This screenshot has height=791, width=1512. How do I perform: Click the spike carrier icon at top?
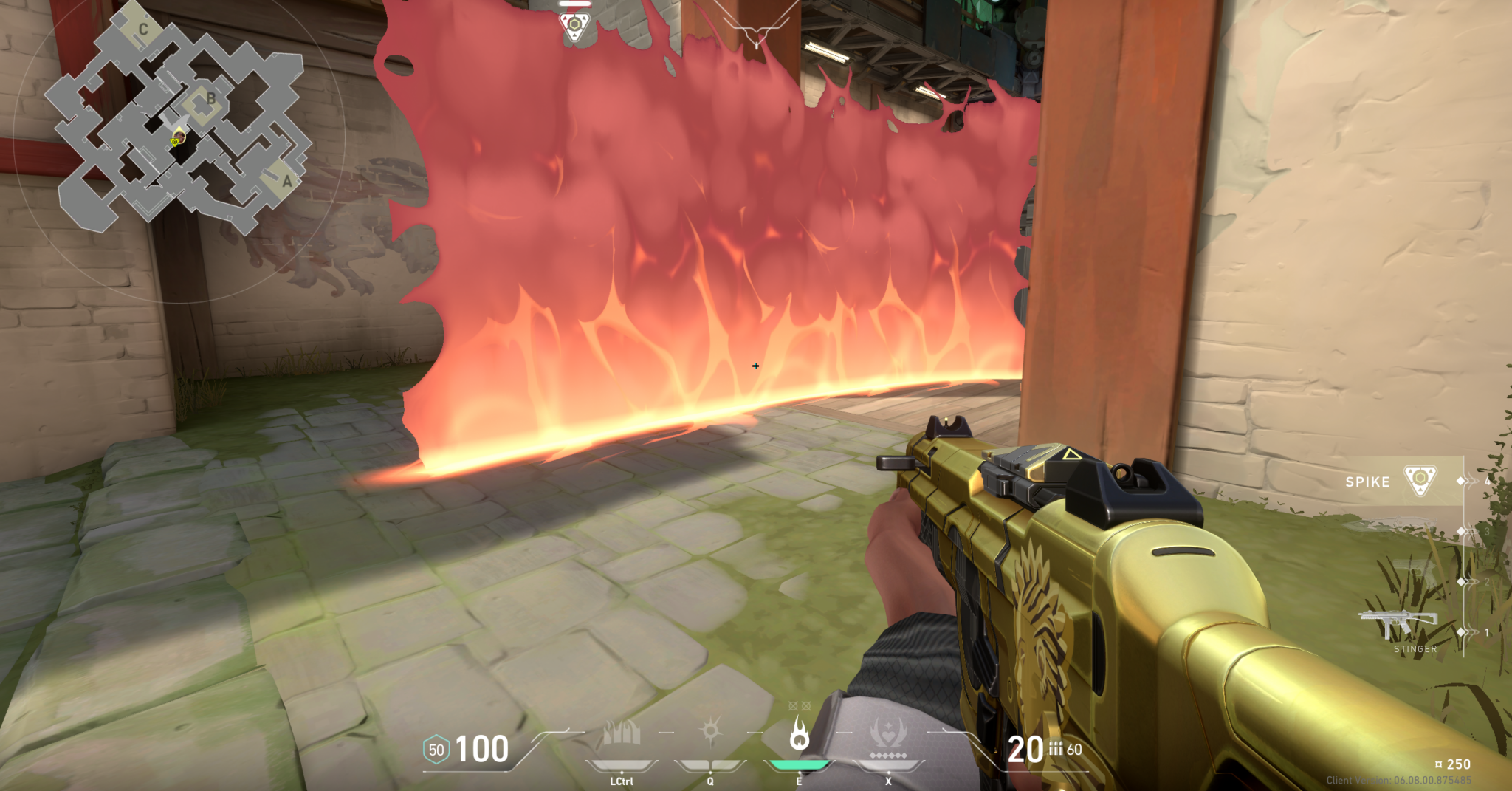point(574,26)
